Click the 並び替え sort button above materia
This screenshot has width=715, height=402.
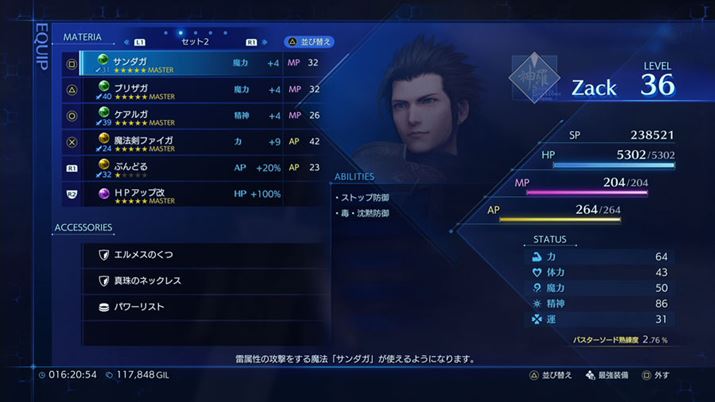coord(308,42)
